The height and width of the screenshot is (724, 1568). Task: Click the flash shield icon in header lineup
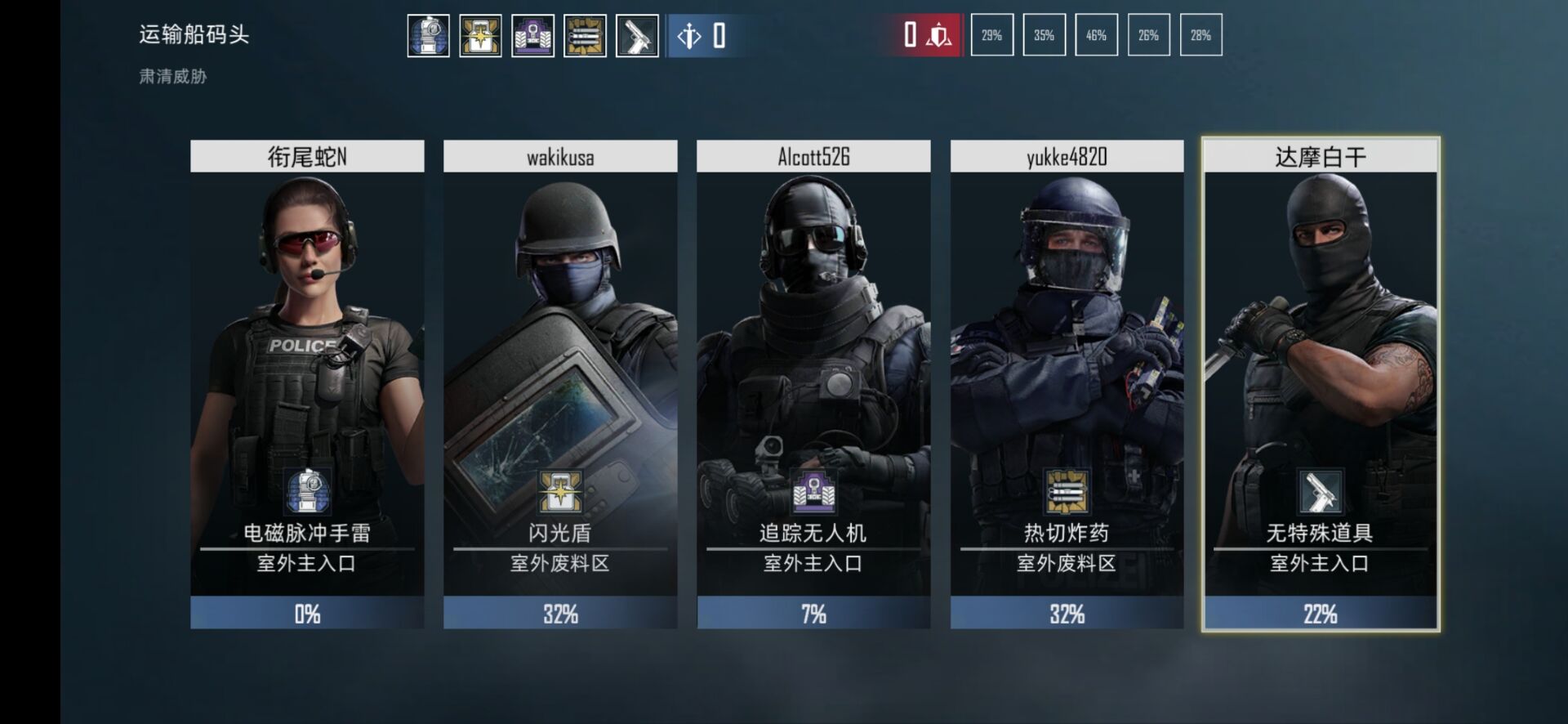[480, 36]
